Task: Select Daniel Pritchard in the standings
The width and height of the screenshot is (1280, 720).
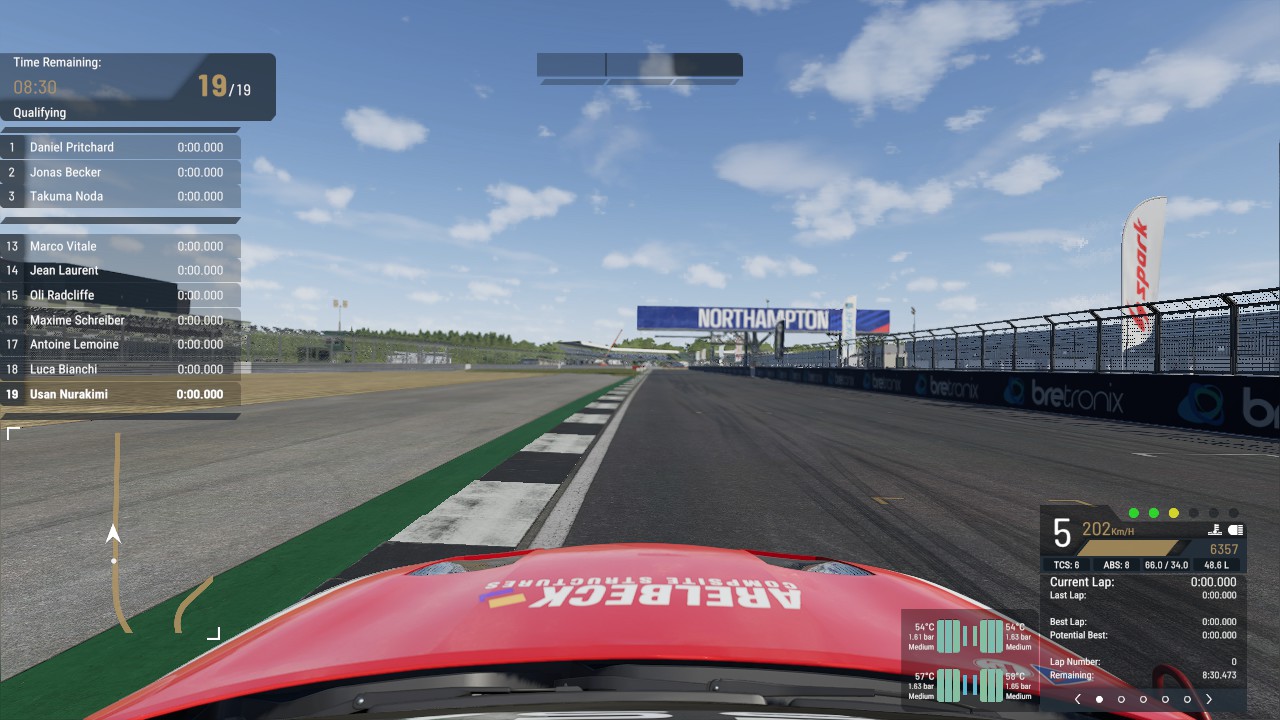Action: coord(120,147)
